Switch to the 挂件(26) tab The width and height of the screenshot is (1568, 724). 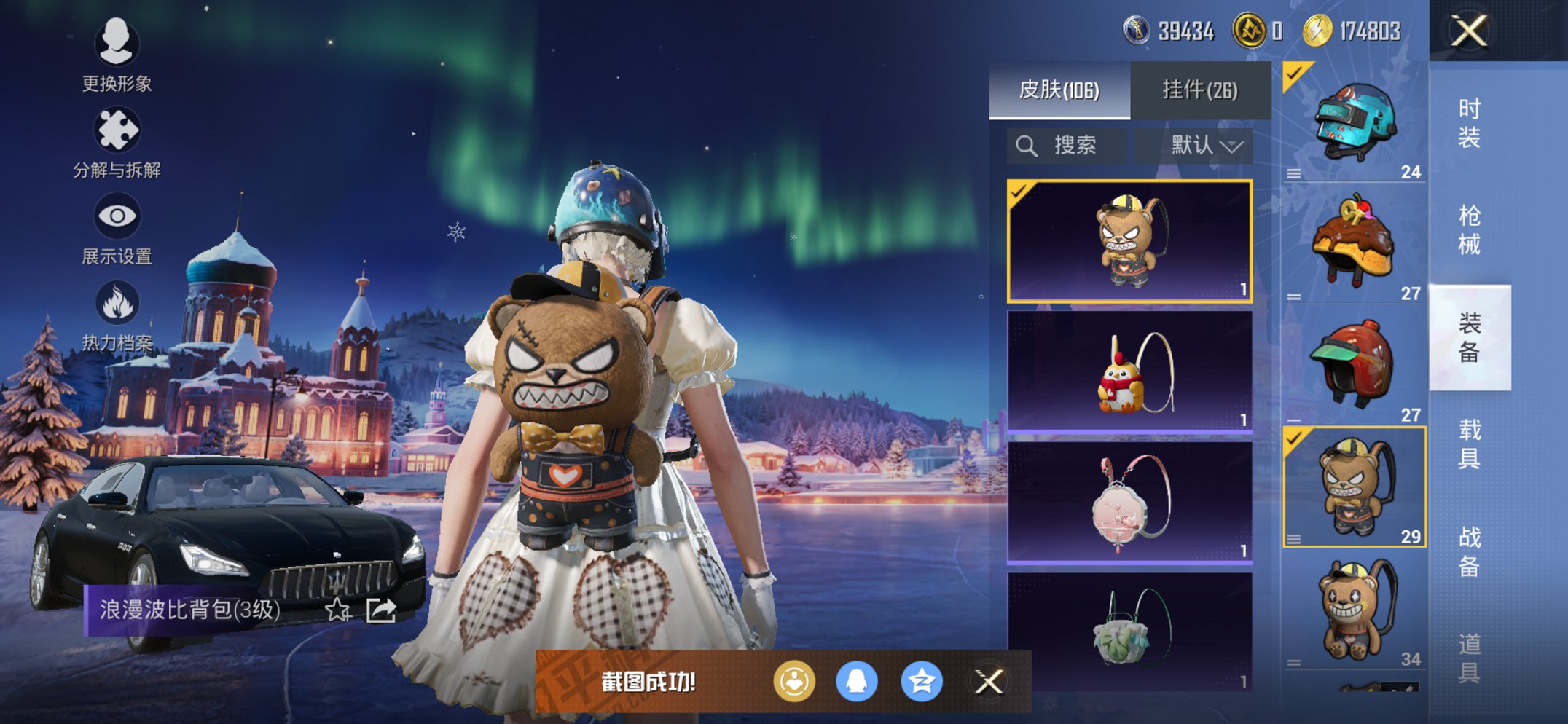point(1201,89)
